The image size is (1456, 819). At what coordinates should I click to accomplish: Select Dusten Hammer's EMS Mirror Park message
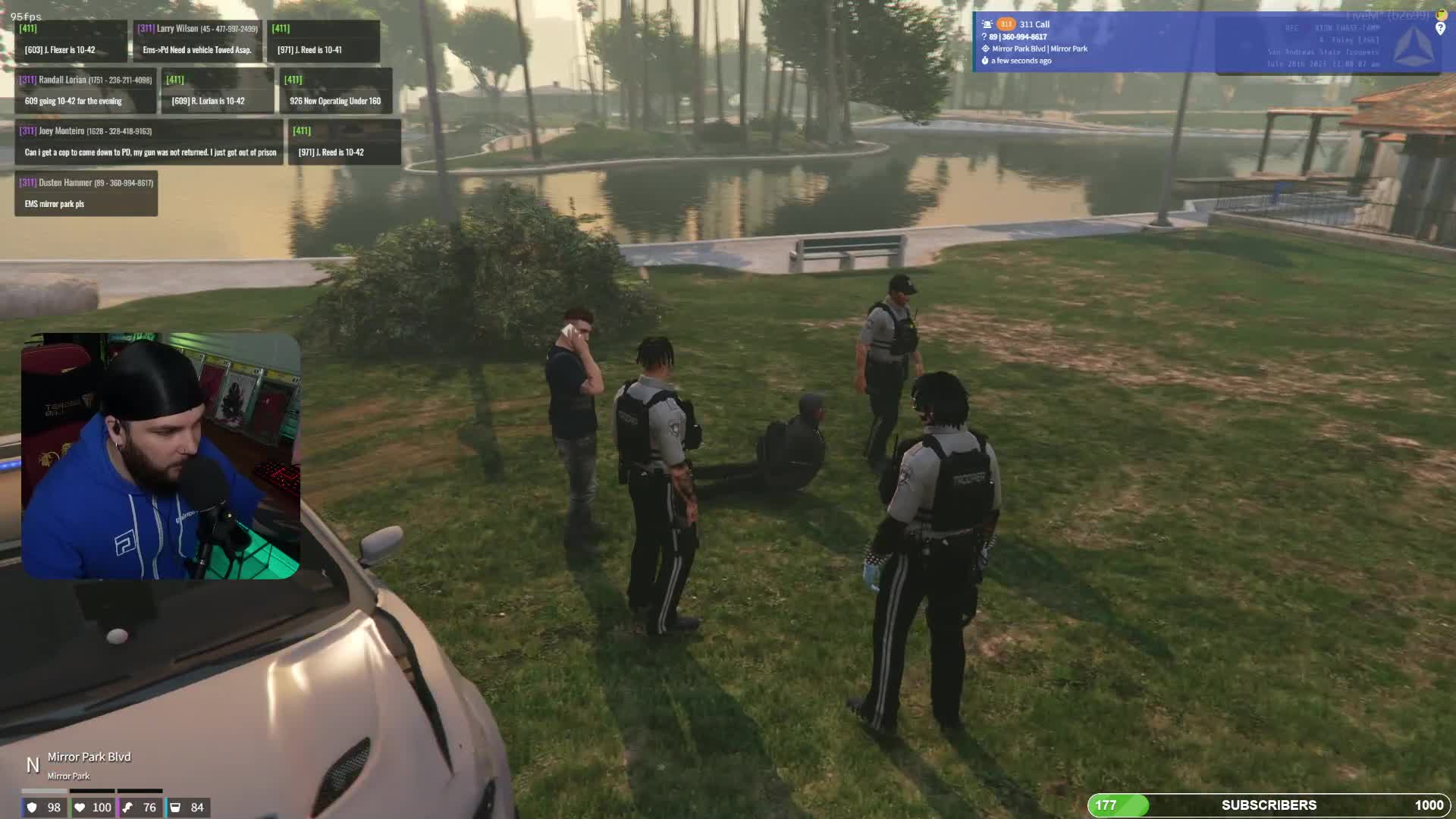click(86, 194)
